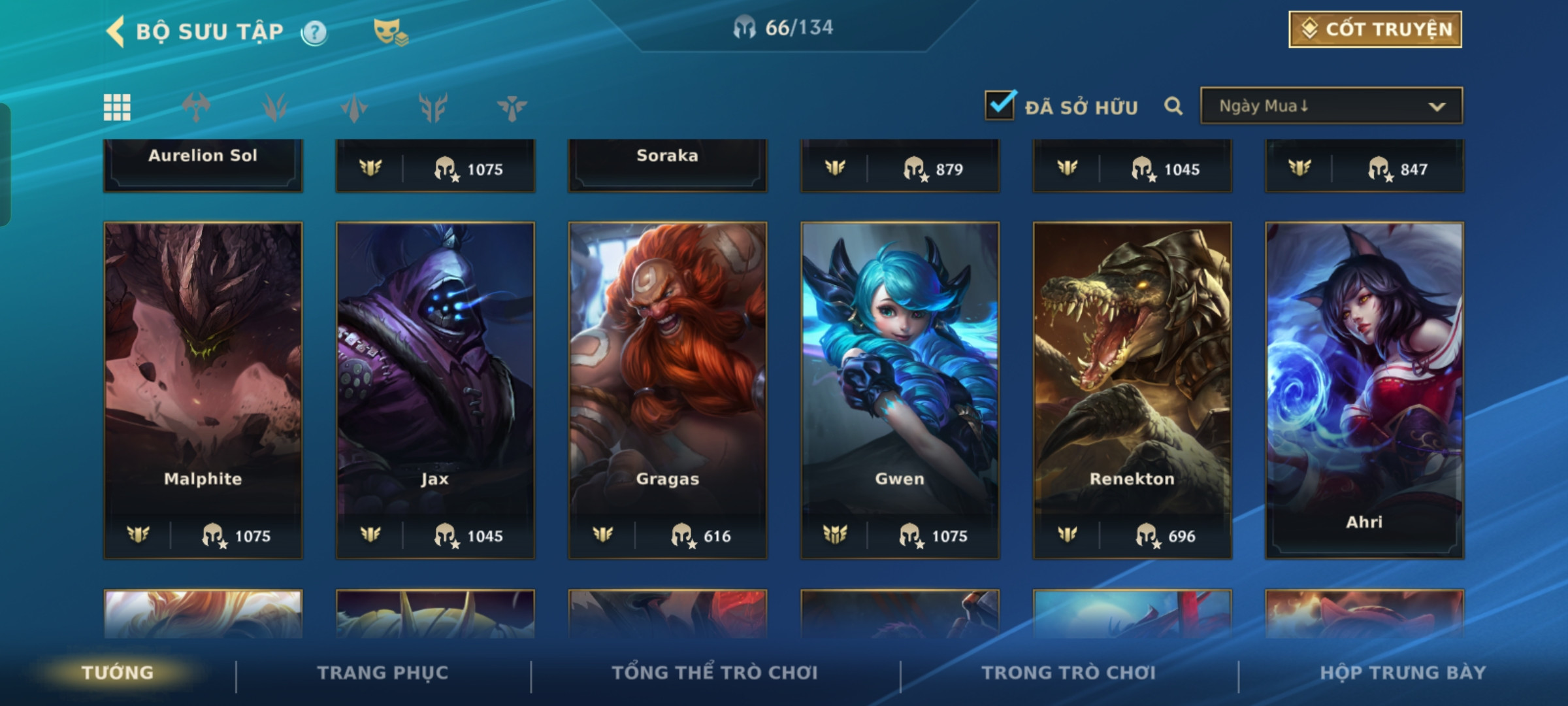Open the Cốt Truyện button
The image size is (1568, 706).
1375,29
